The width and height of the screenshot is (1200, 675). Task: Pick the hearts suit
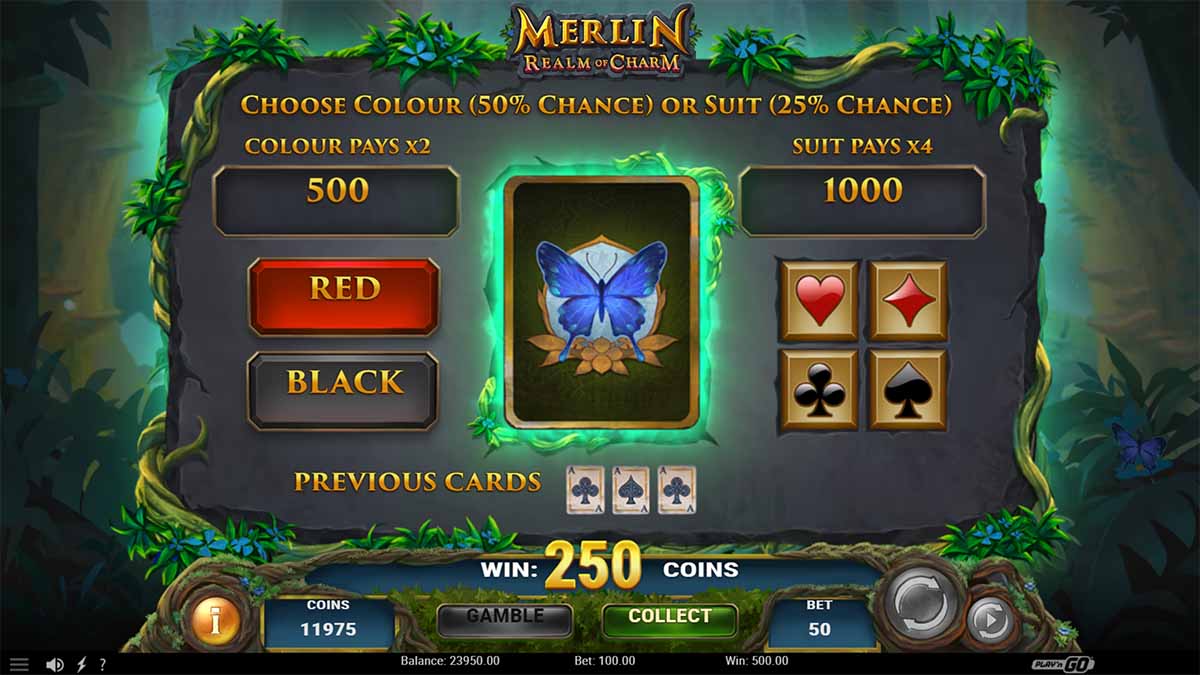820,301
